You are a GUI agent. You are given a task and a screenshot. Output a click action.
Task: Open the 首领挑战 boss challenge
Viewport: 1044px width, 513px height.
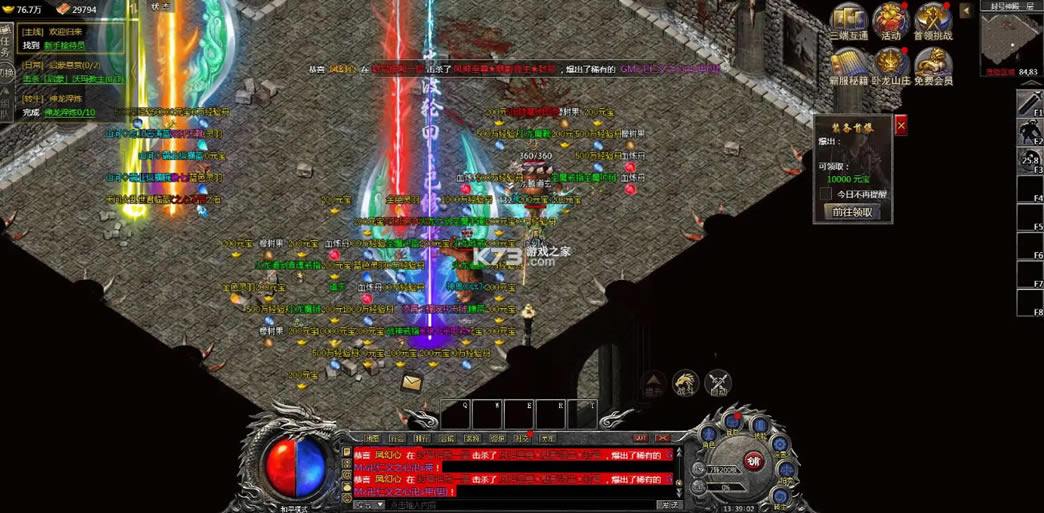933,22
